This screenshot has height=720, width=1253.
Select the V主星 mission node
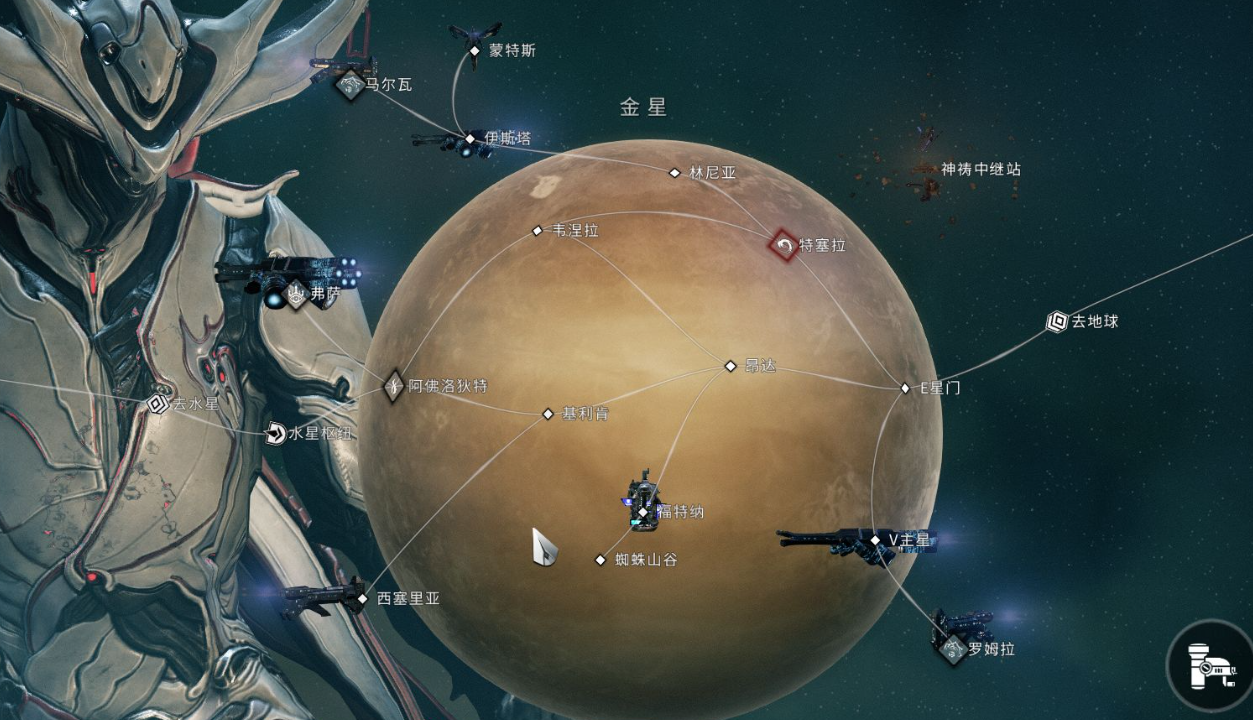[x=875, y=541]
